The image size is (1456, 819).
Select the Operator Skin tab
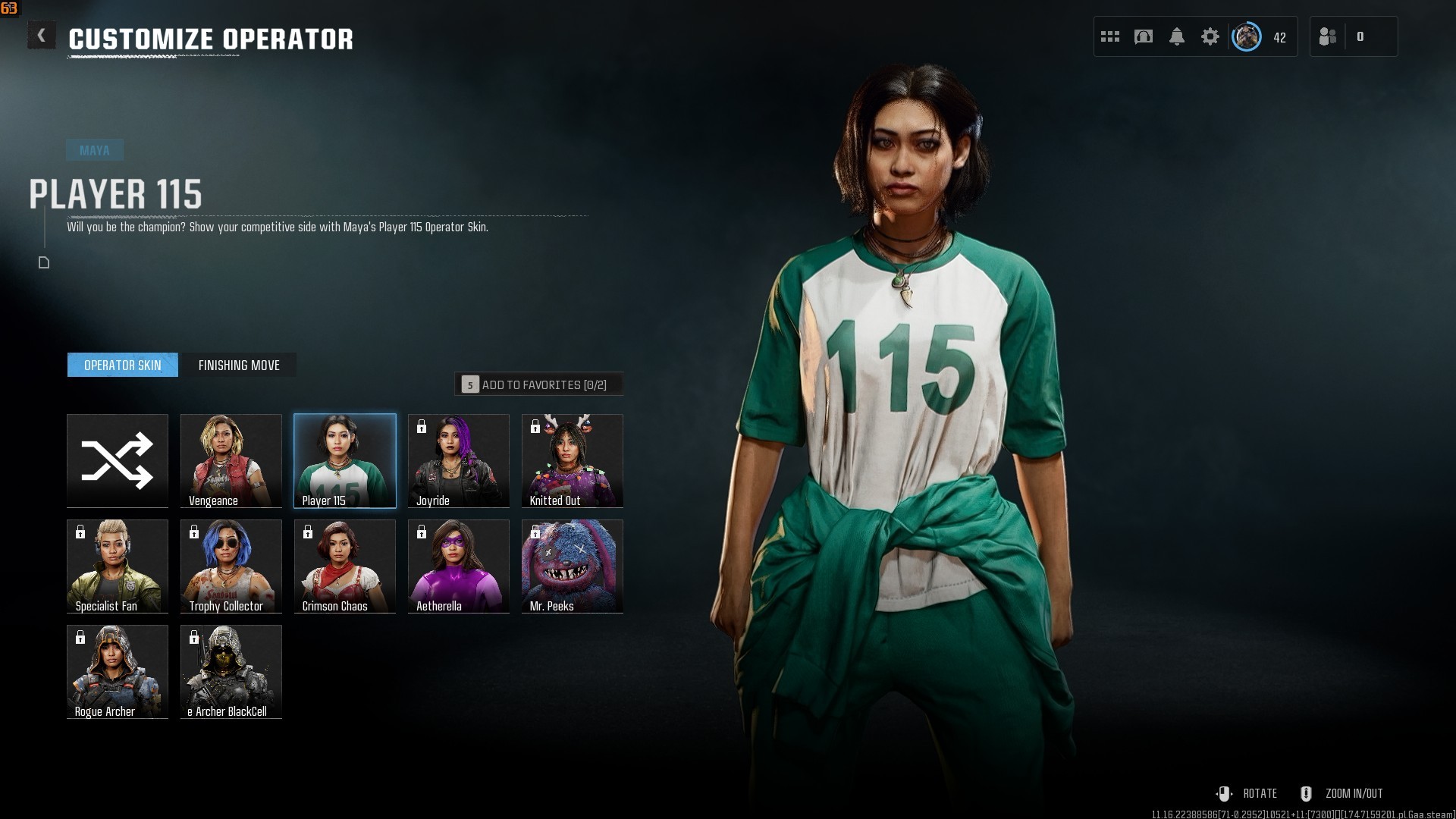click(x=123, y=365)
